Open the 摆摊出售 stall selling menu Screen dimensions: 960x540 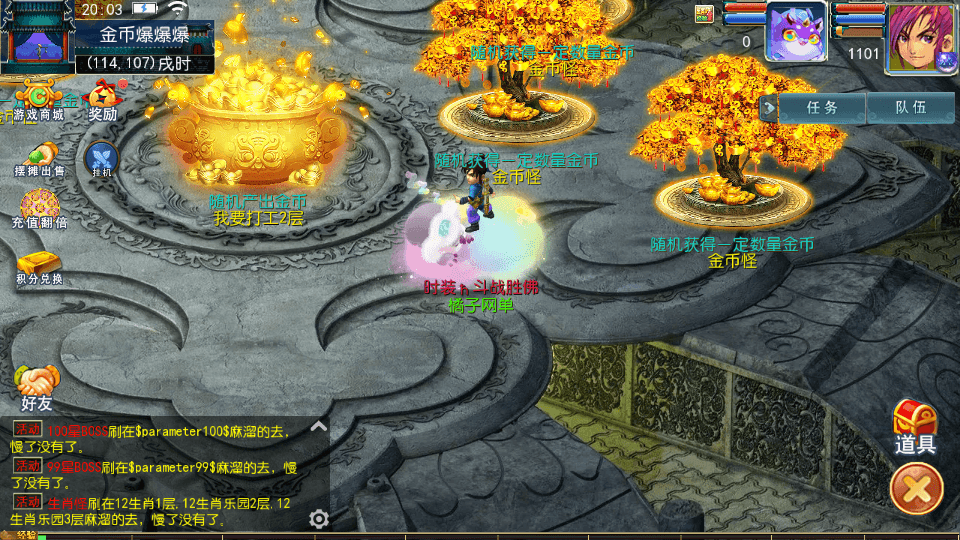[39, 158]
